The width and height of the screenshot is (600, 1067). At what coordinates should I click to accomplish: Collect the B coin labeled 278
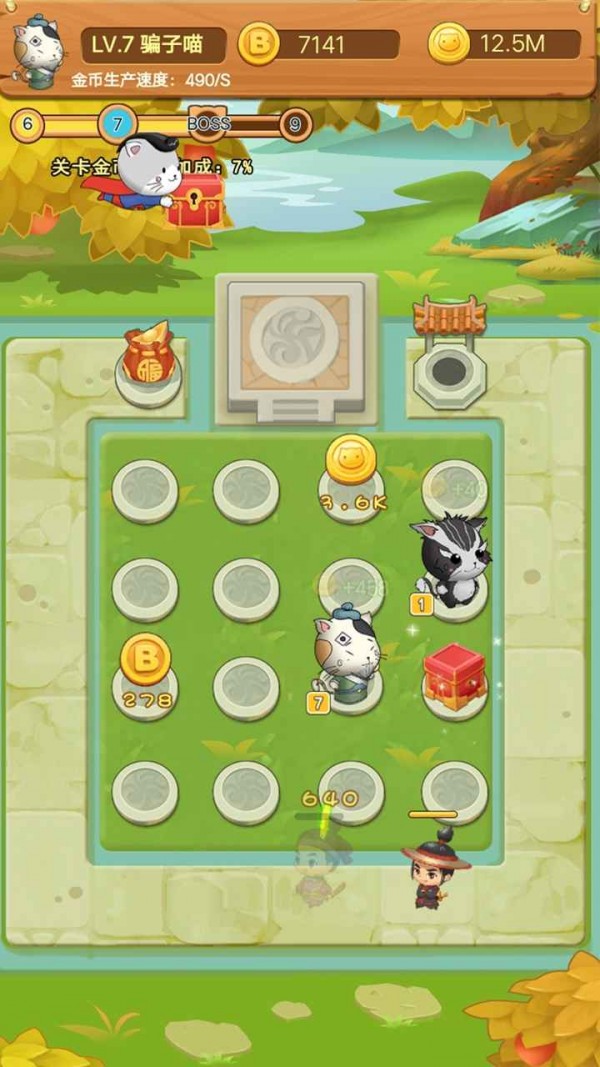click(x=145, y=661)
